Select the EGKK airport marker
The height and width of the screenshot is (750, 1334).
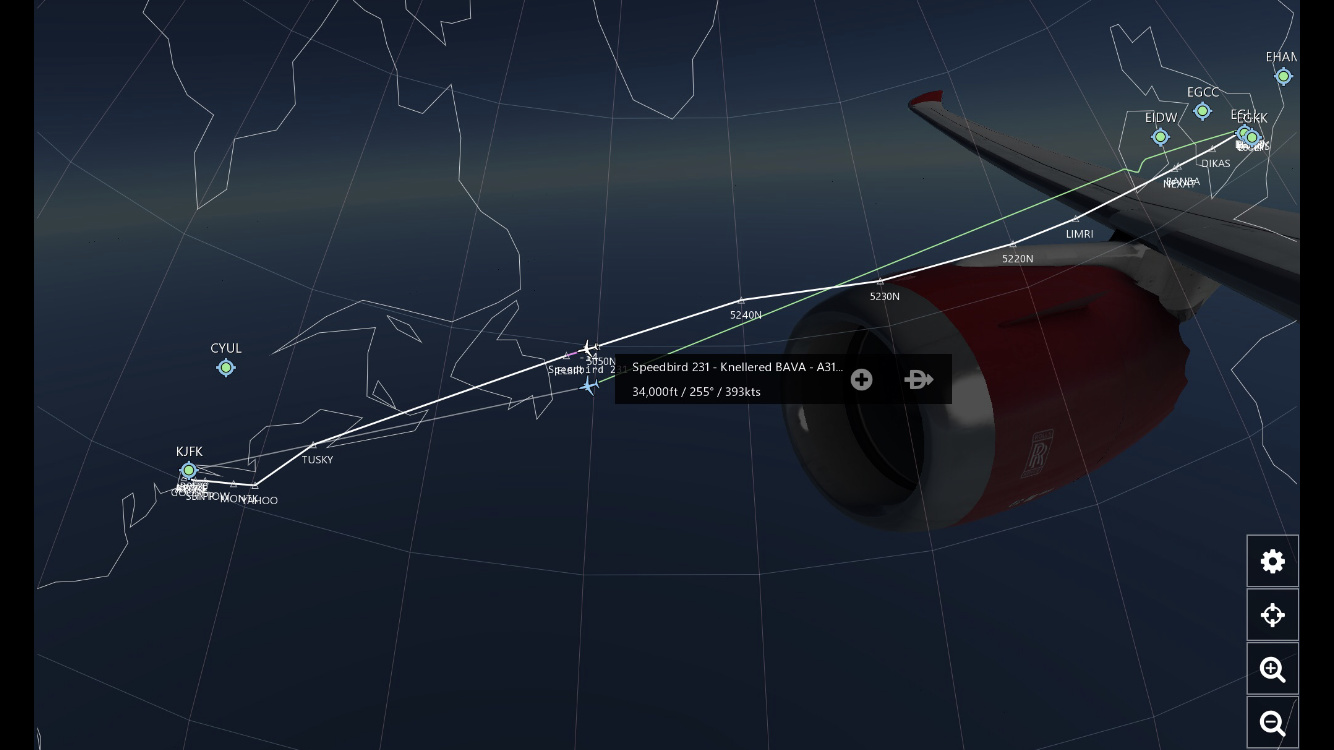tap(1252, 138)
